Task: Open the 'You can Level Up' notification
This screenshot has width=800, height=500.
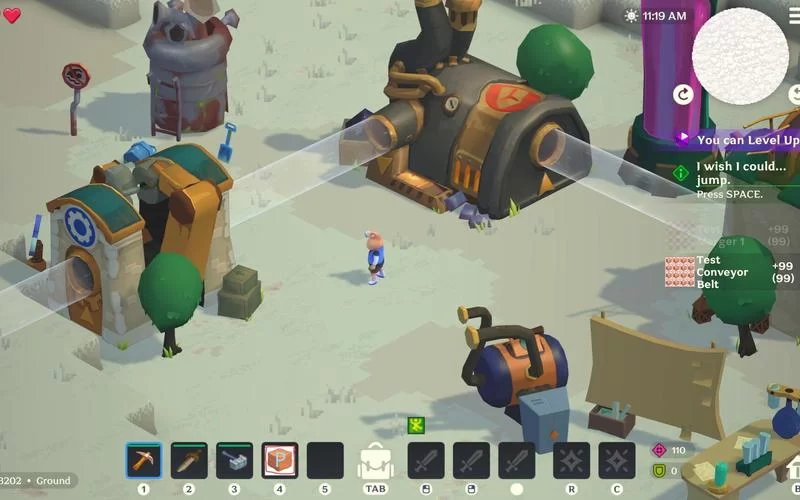Action: point(738,140)
